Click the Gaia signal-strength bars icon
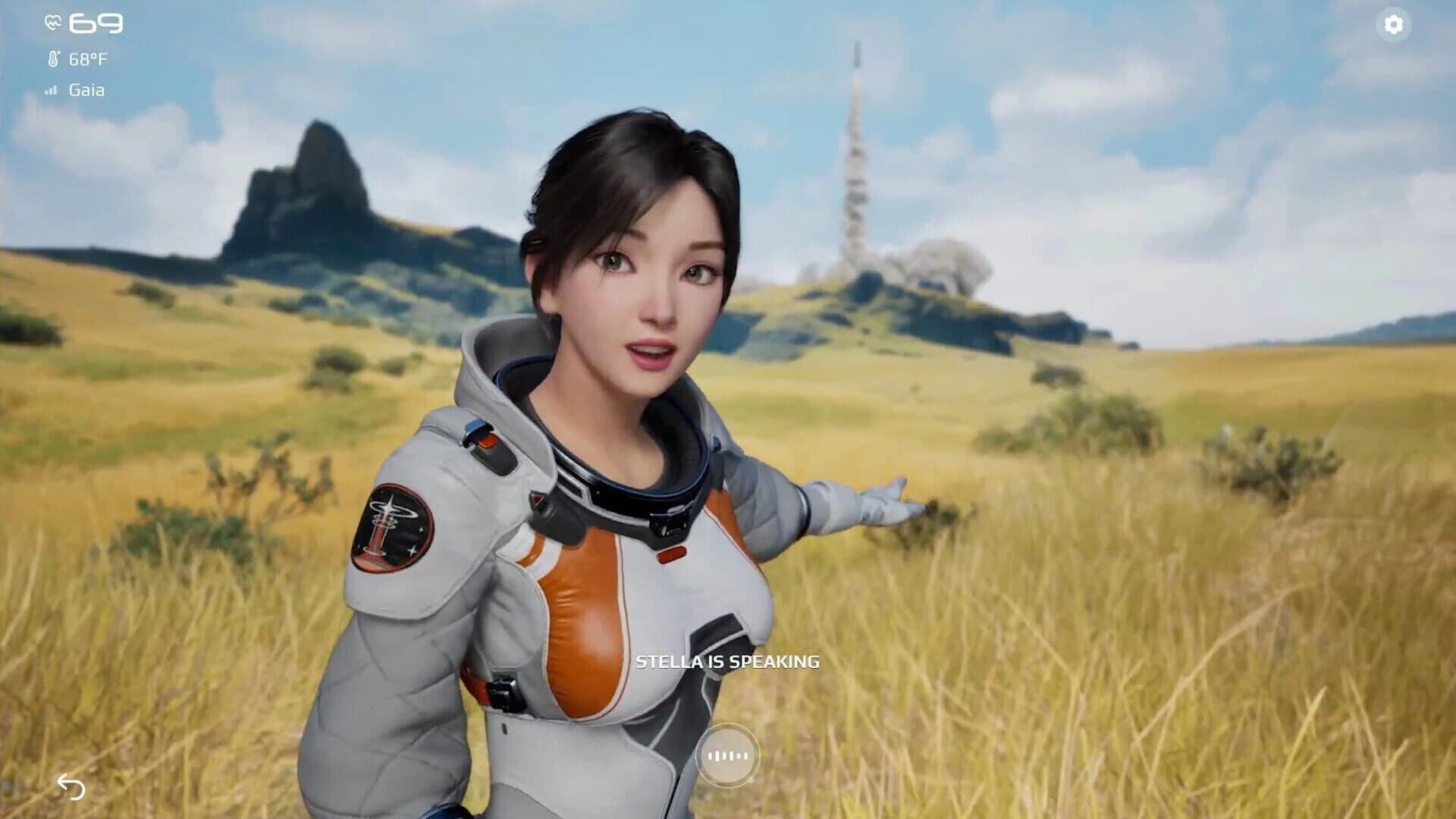 [51, 89]
